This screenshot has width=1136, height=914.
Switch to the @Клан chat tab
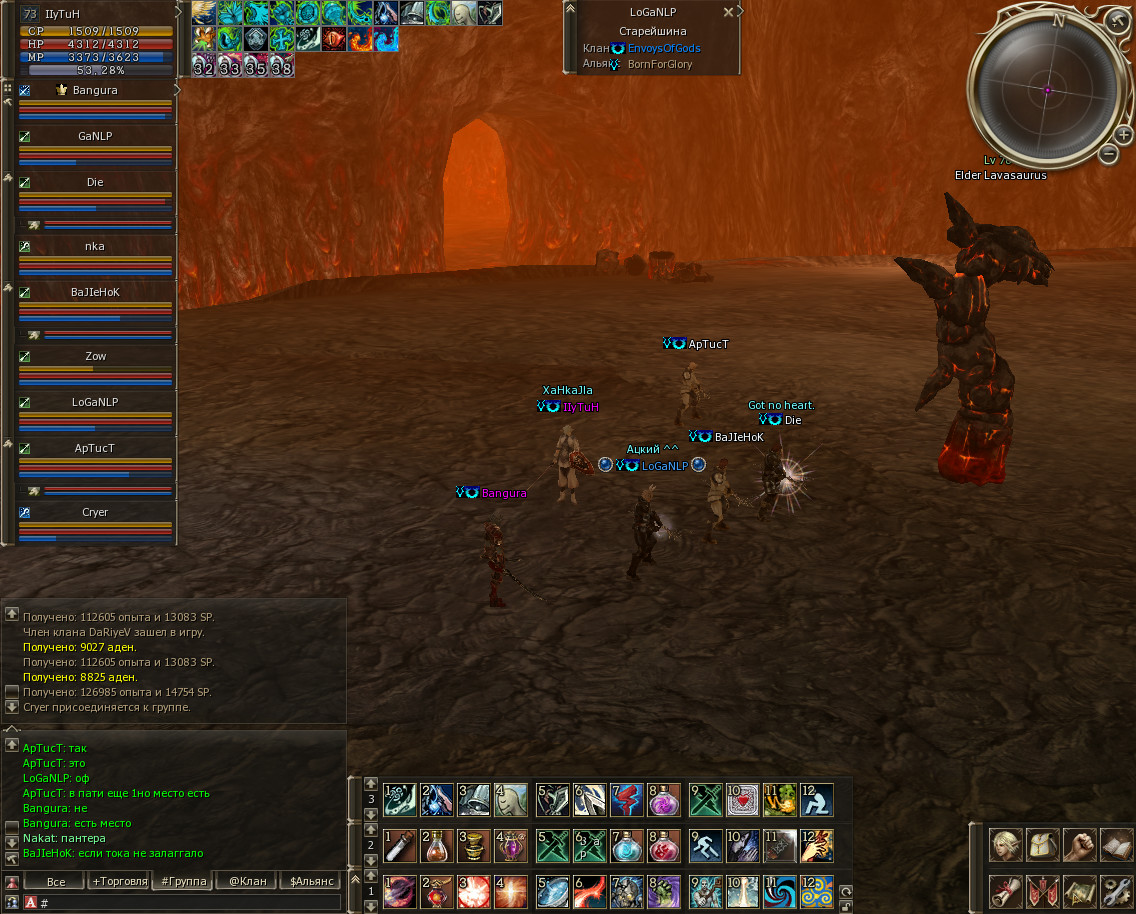tap(247, 881)
